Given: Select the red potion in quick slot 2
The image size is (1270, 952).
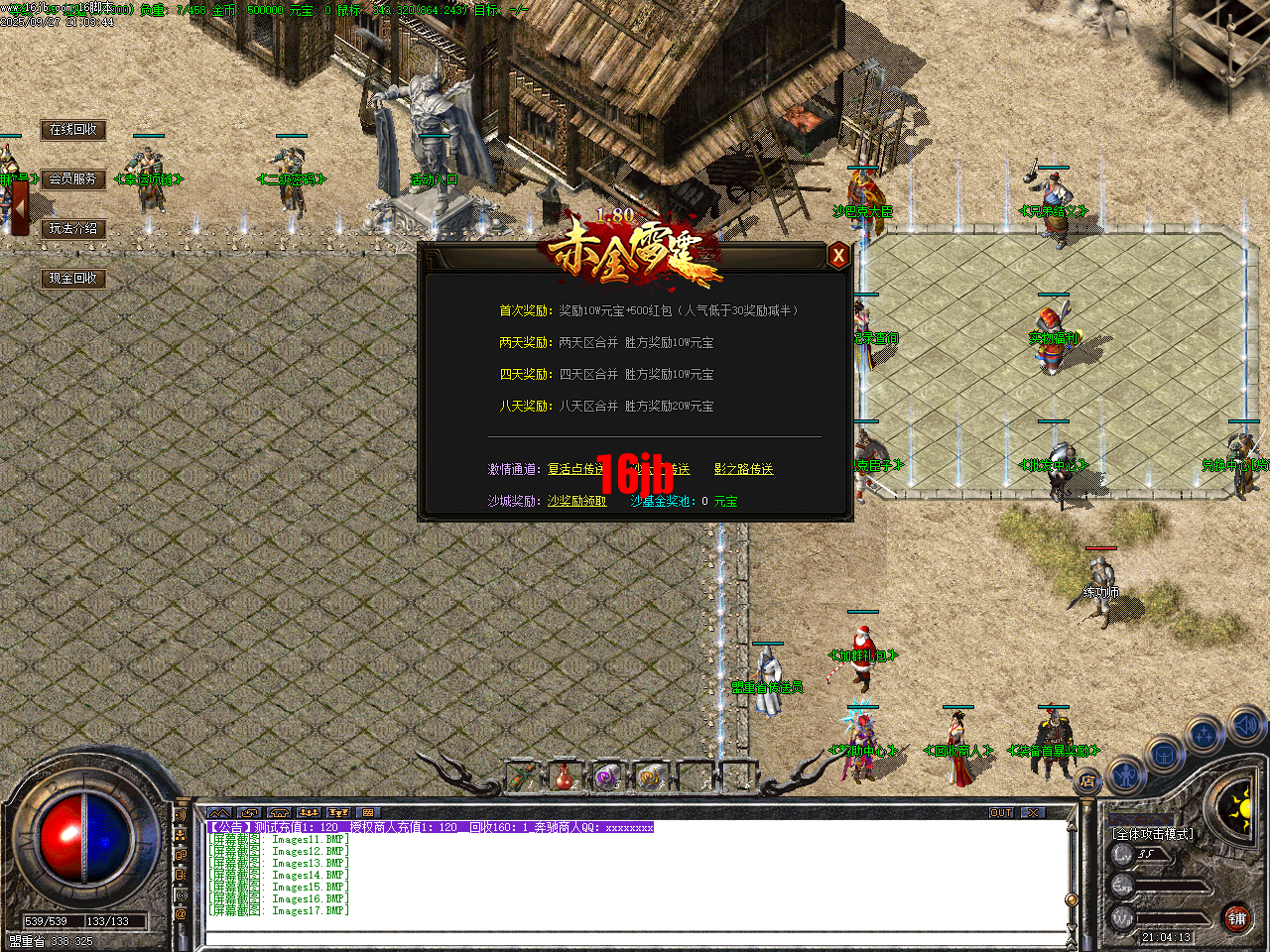Looking at the screenshot, I should point(563,777).
